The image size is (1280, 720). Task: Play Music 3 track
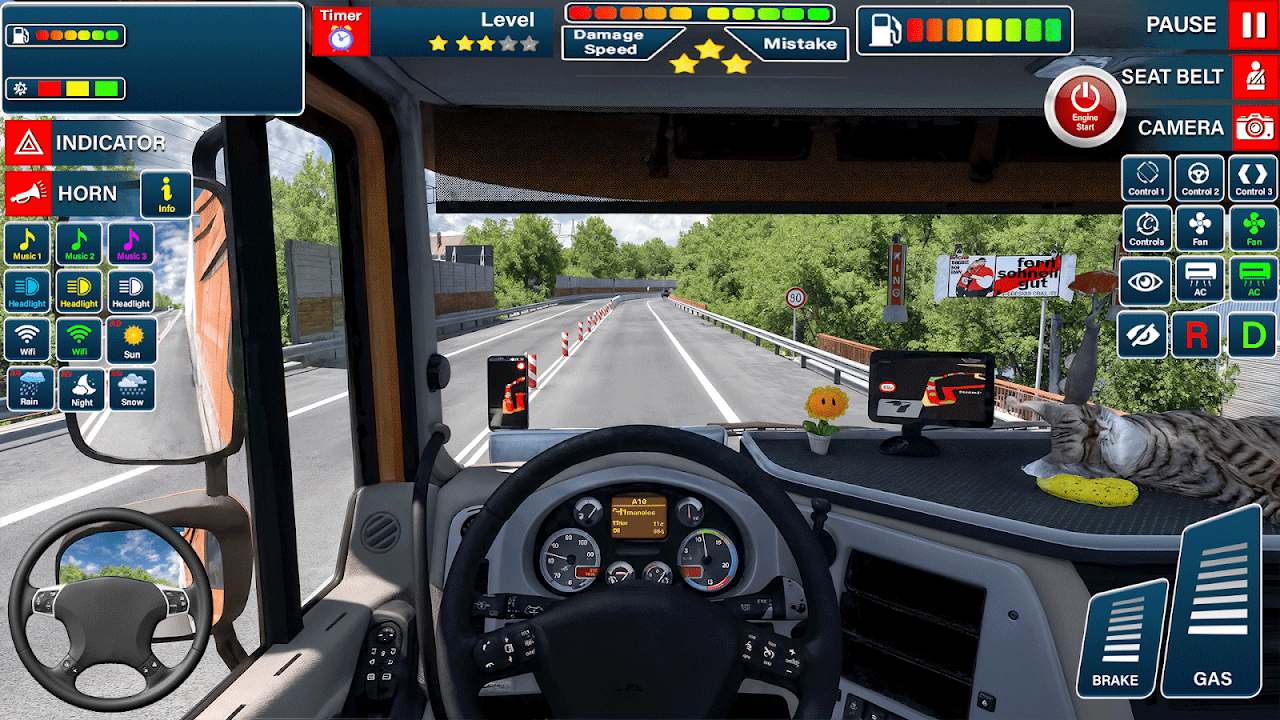(x=131, y=244)
